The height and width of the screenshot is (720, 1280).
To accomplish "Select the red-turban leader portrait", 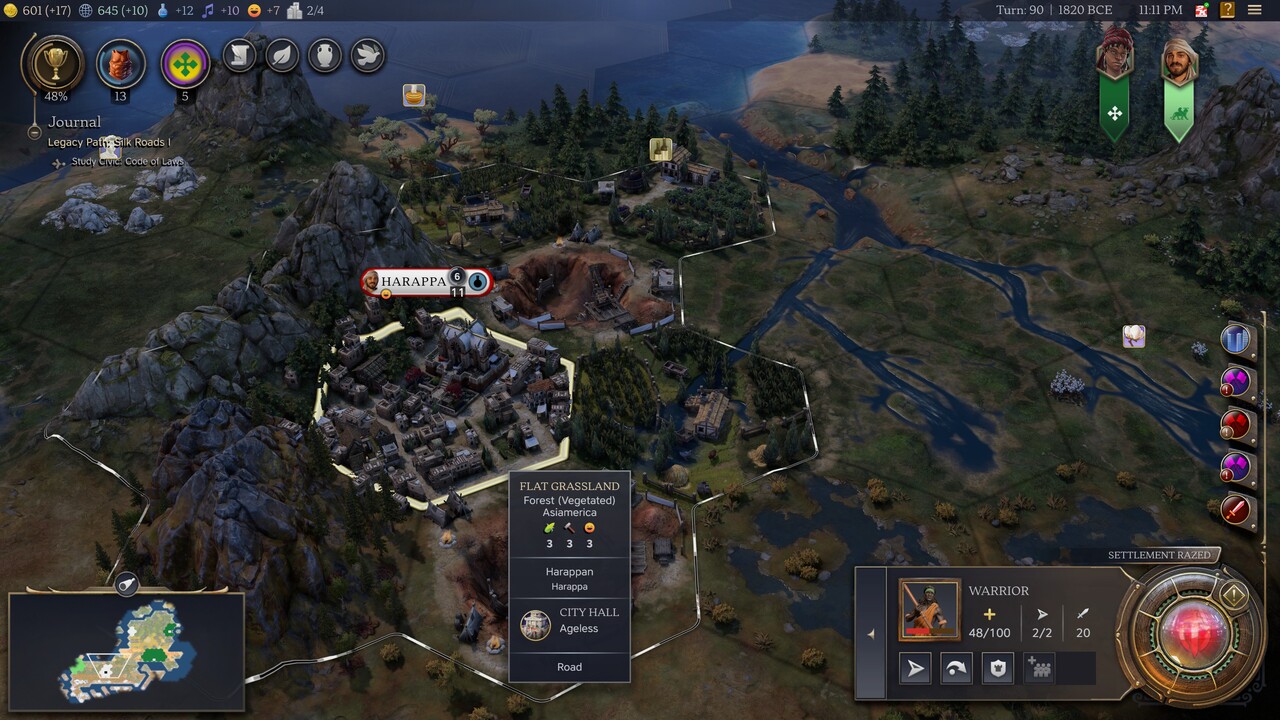I will (x=1114, y=55).
